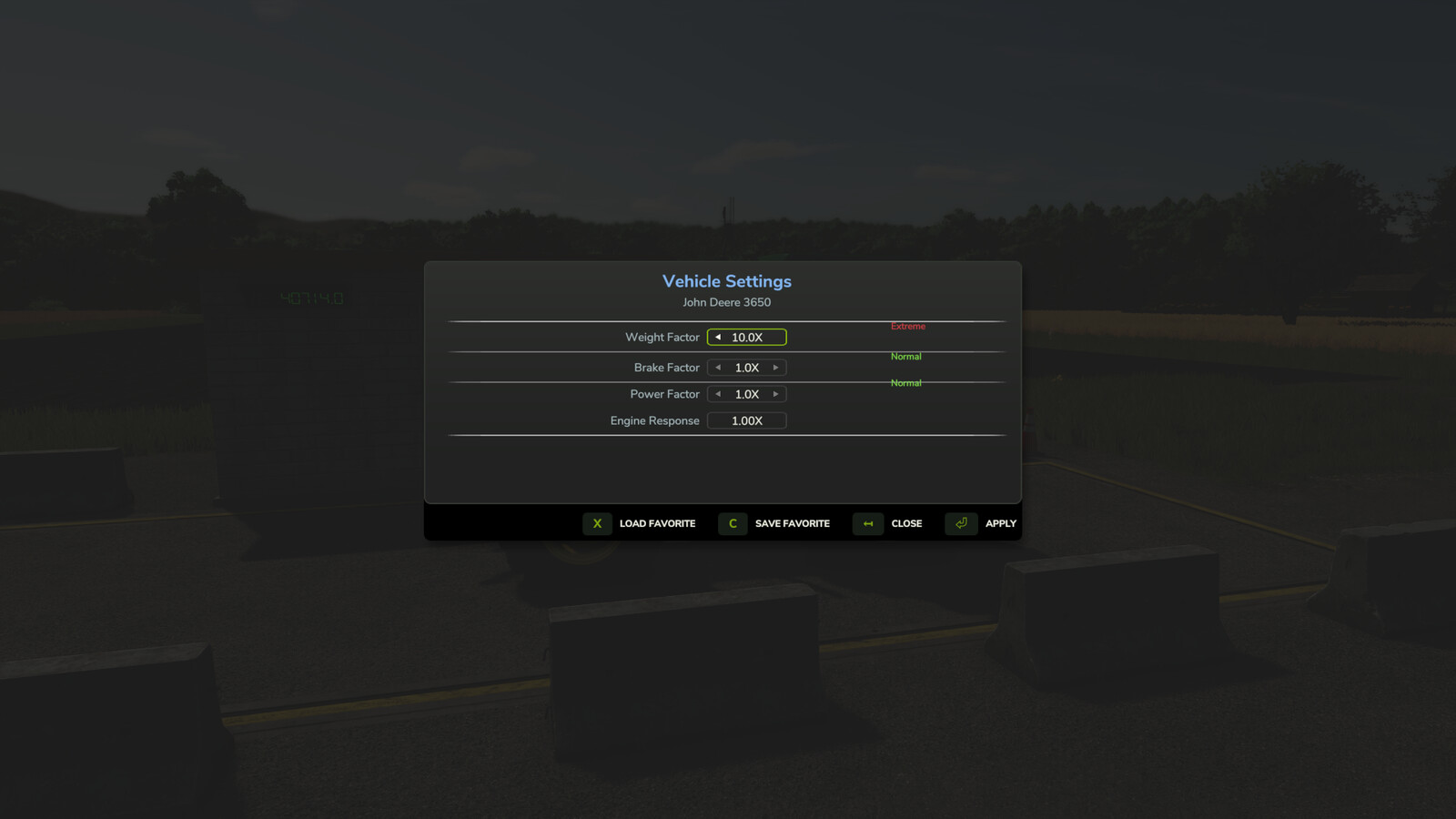
Task: Click the X key icon beside Load Favorite
Action: click(597, 524)
